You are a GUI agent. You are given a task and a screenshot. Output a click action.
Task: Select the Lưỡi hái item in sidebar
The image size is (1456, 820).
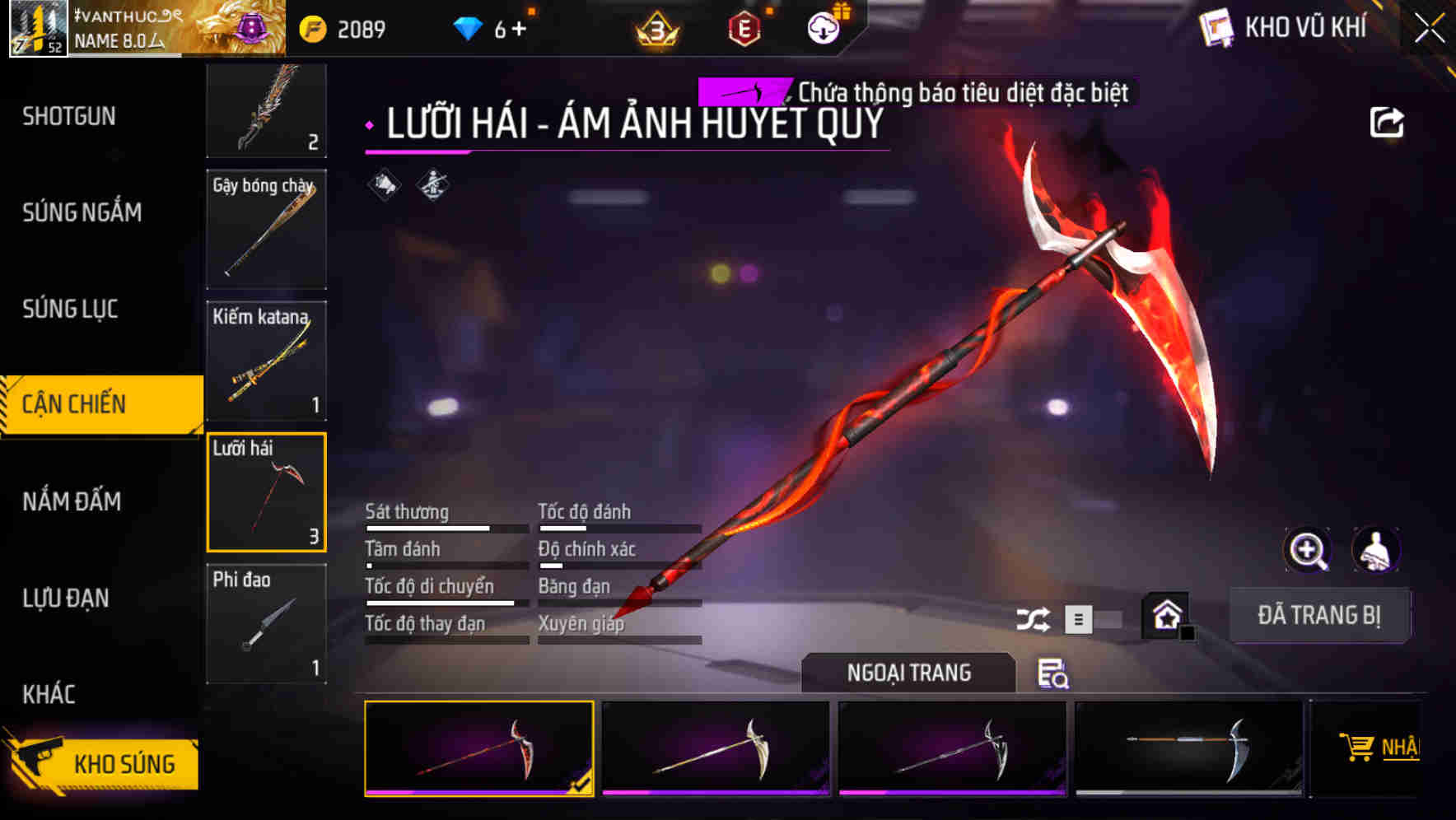[x=266, y=492]
